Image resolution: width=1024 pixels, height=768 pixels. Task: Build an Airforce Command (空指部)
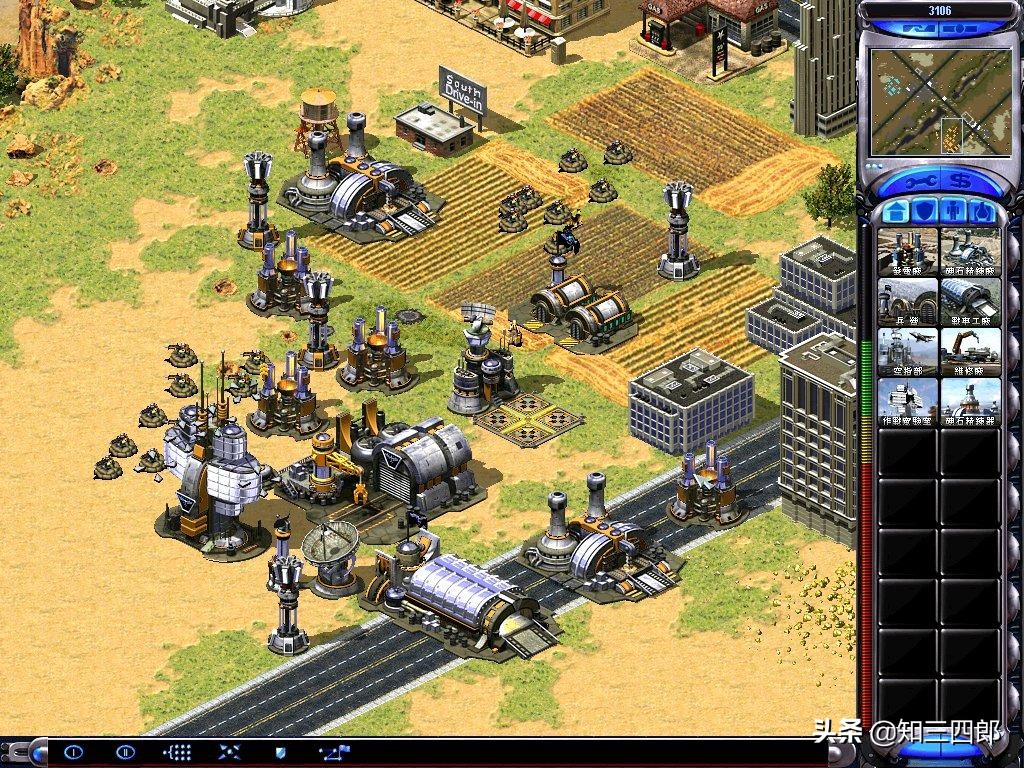coord(908,352)
